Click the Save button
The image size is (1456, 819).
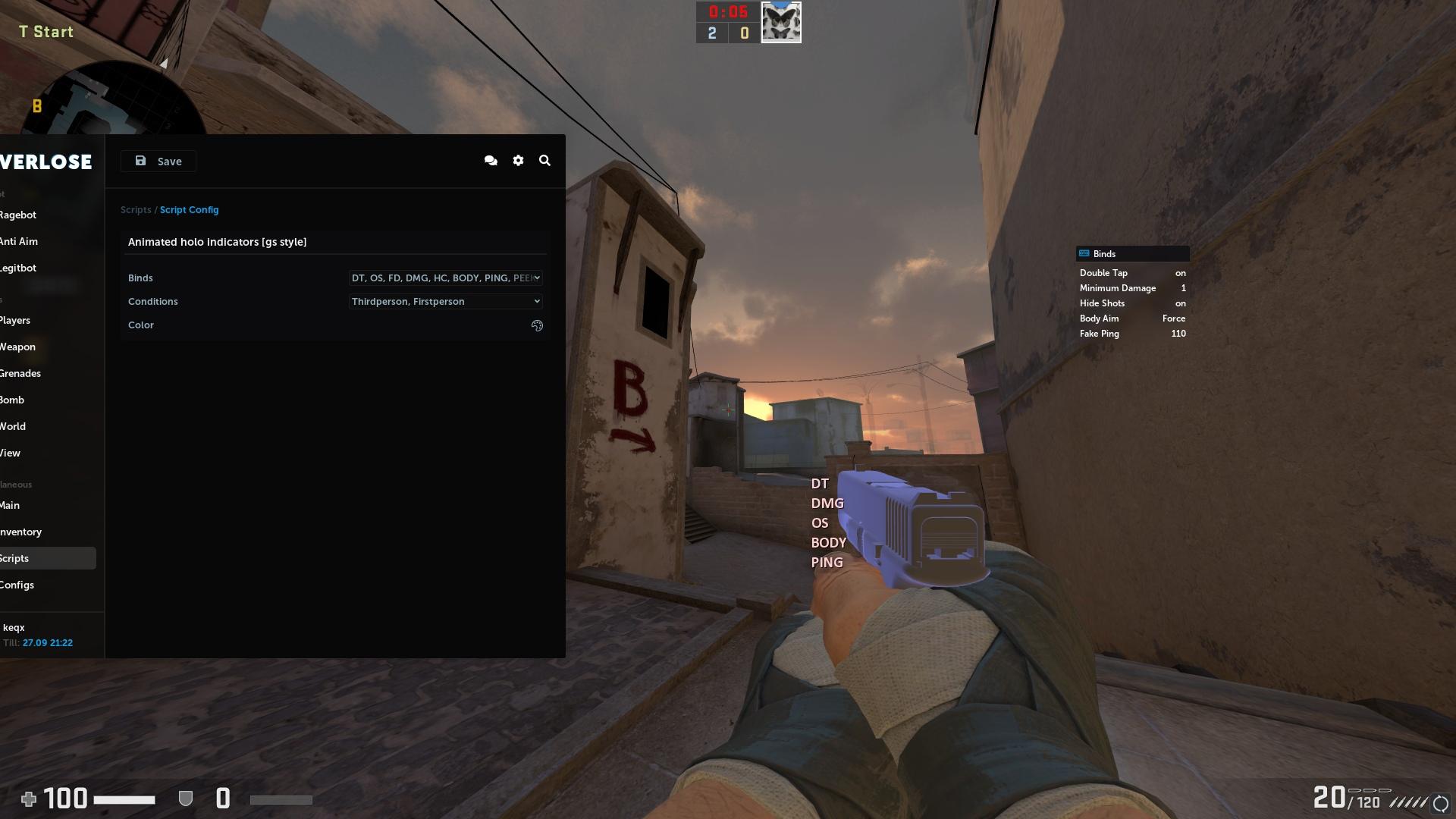(x=158, y=161)
